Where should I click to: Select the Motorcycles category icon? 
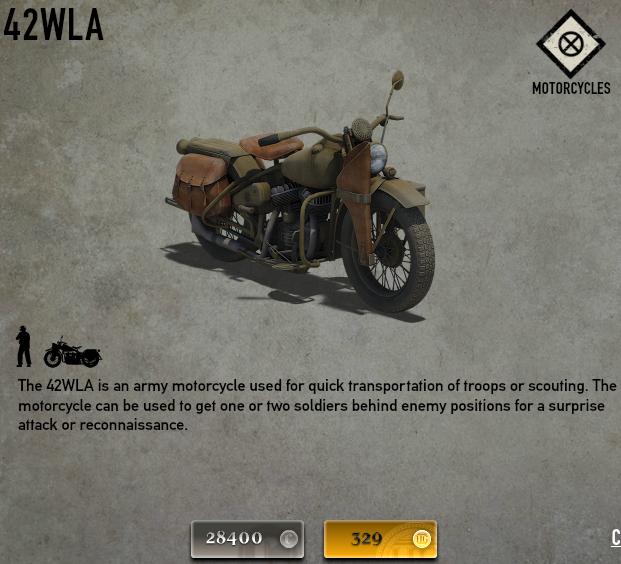pyautogui.click(x=571, y=45)
